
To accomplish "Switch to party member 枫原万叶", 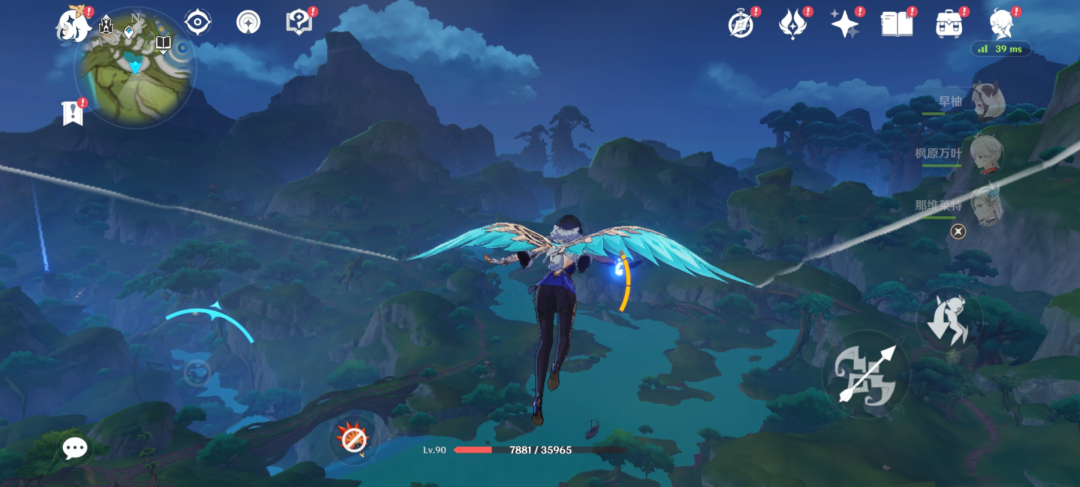I will [985, 154].
